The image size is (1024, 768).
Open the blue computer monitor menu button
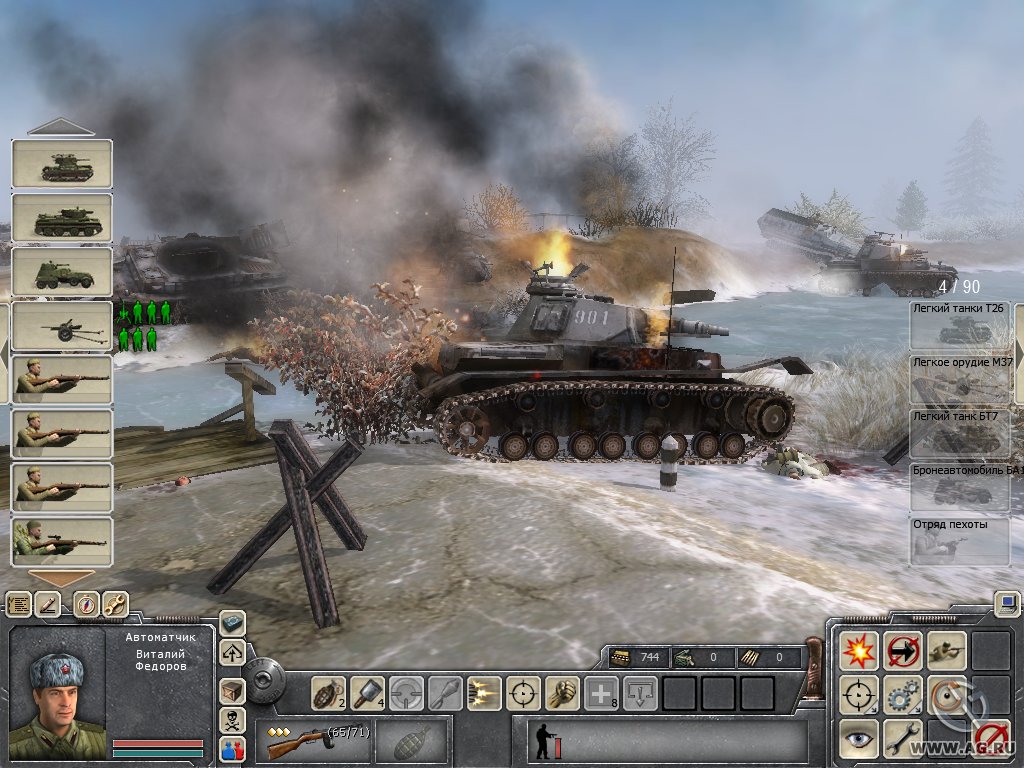coord(1006,603)
